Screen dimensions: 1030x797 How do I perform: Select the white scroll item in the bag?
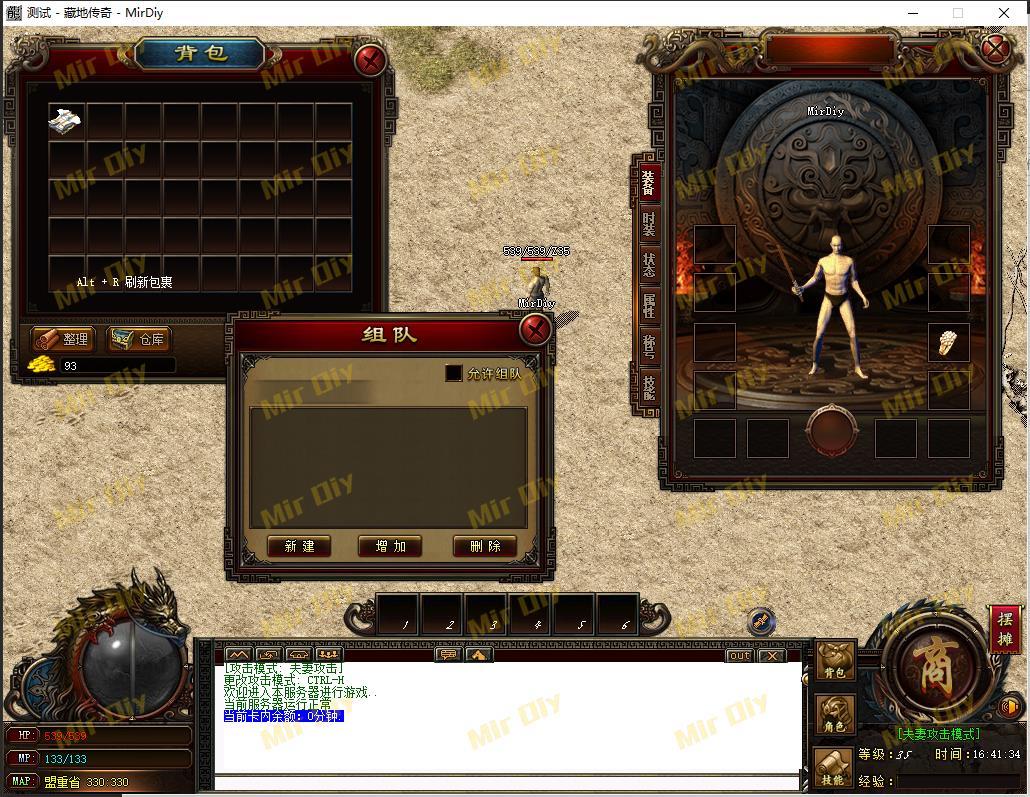coord(65,121)
